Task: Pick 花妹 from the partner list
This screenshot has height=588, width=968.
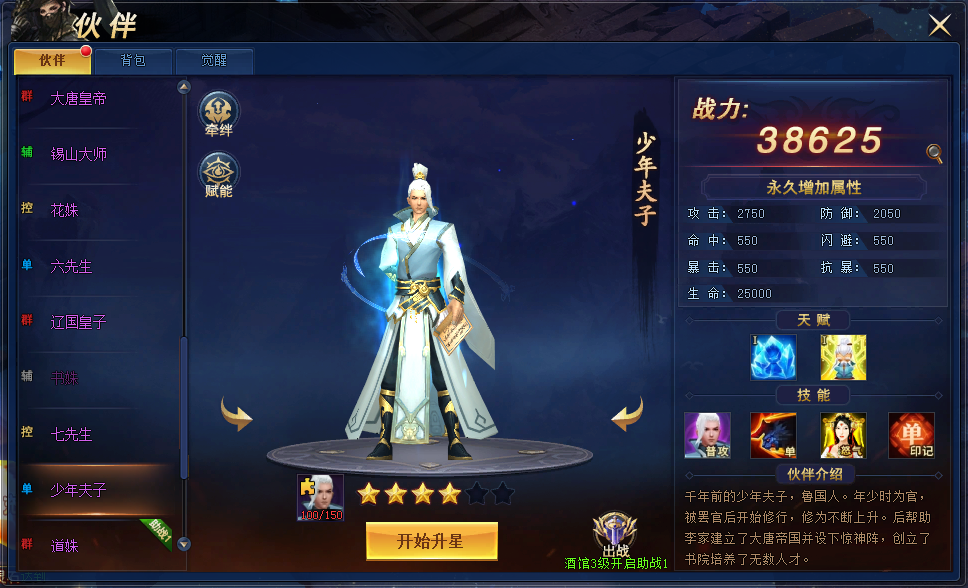Action: click(x=65, y=211)
